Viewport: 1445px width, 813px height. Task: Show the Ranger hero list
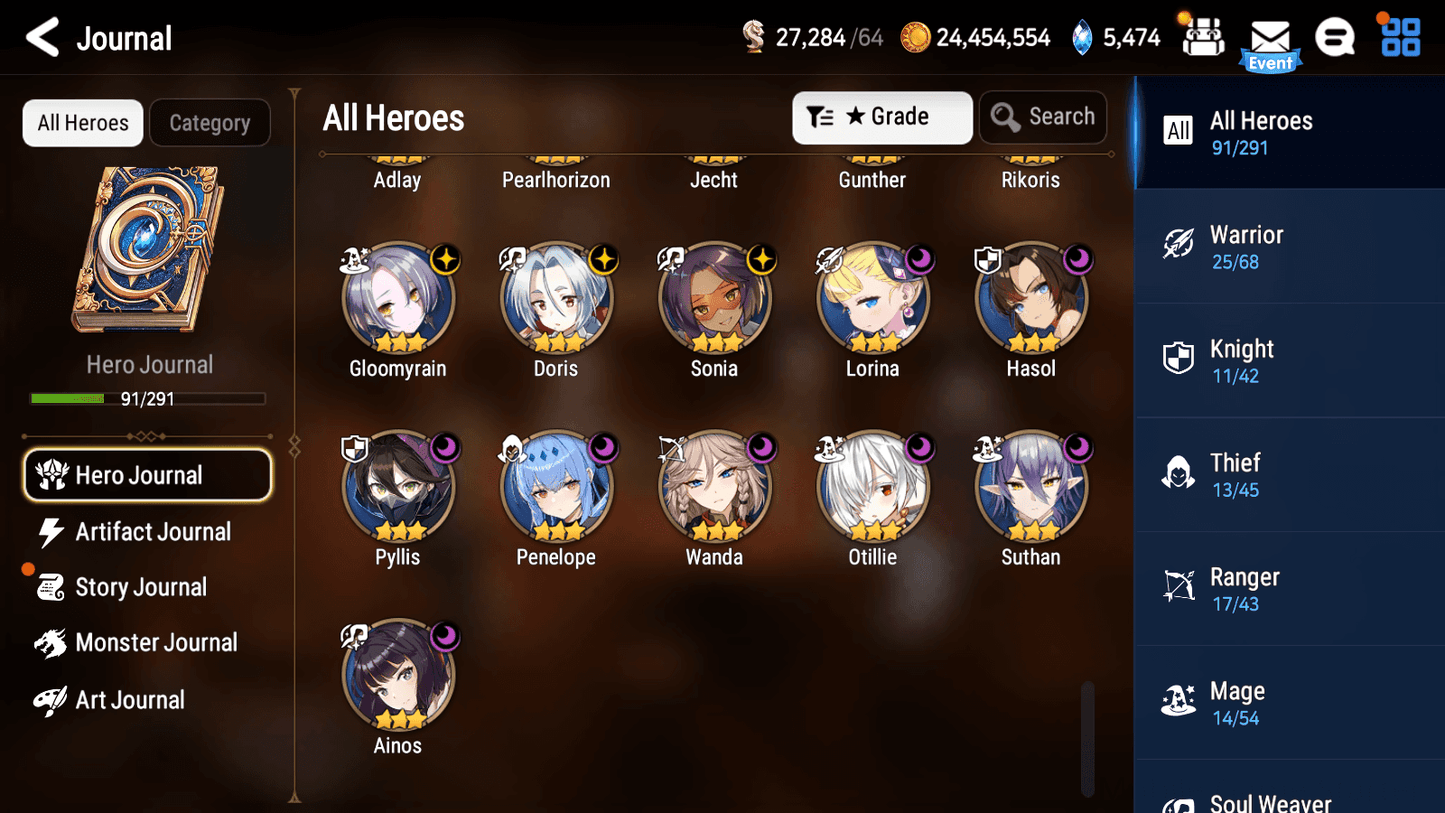tap(1289, 589)
